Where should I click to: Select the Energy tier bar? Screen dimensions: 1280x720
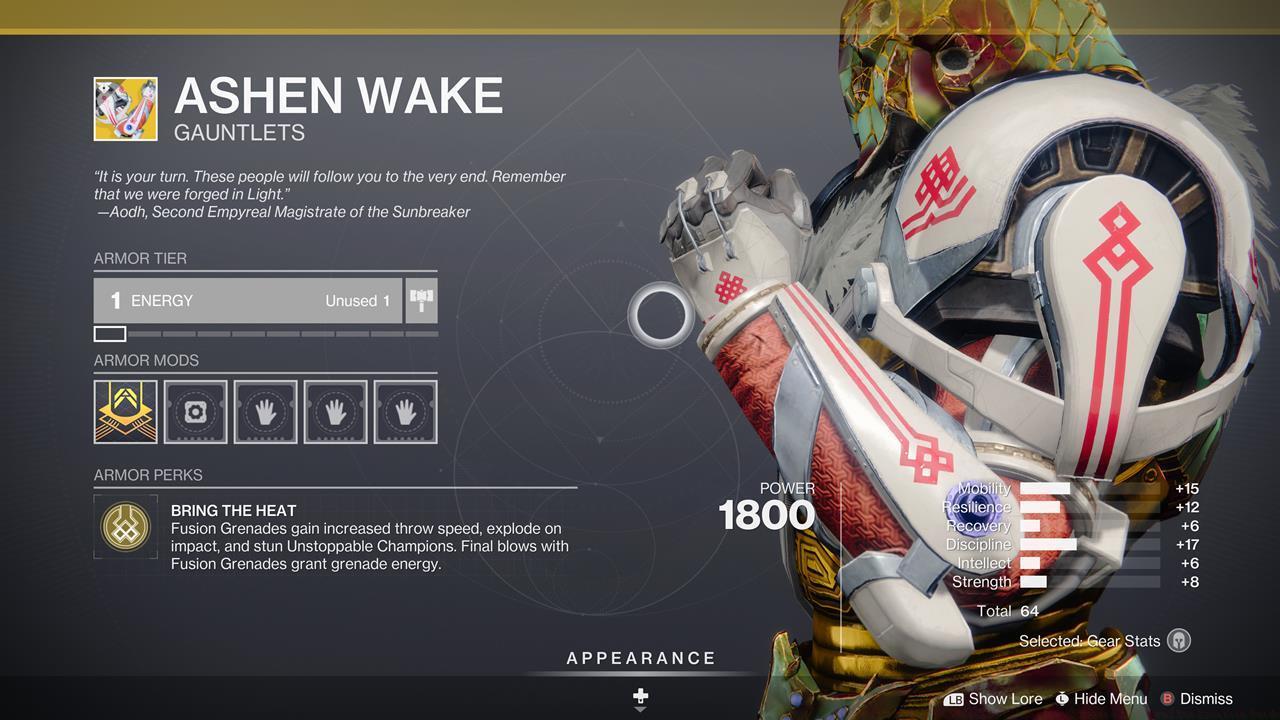[250, 300]
